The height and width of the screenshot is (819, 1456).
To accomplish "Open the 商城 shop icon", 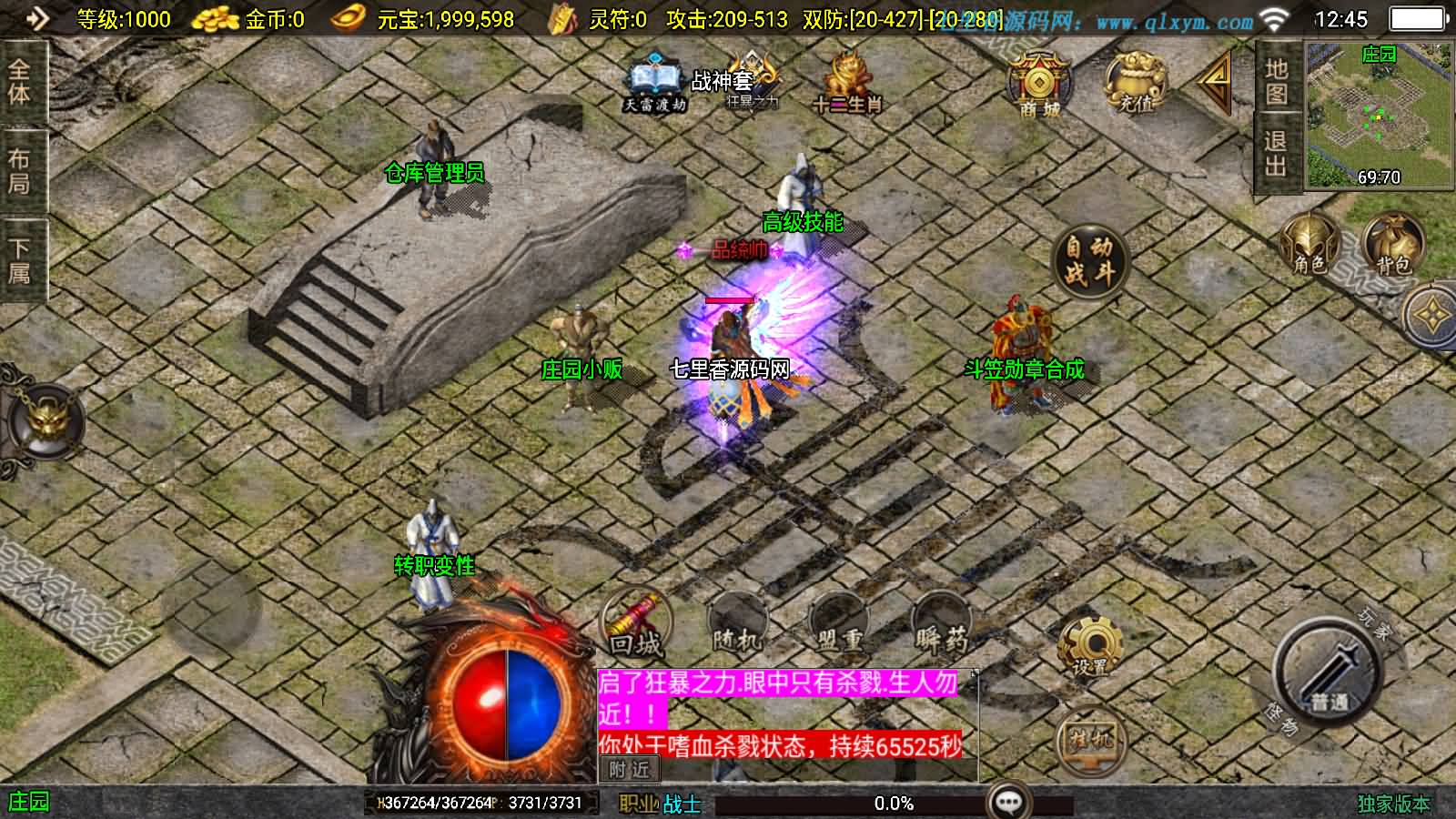I will click(x=1036, y=84).
